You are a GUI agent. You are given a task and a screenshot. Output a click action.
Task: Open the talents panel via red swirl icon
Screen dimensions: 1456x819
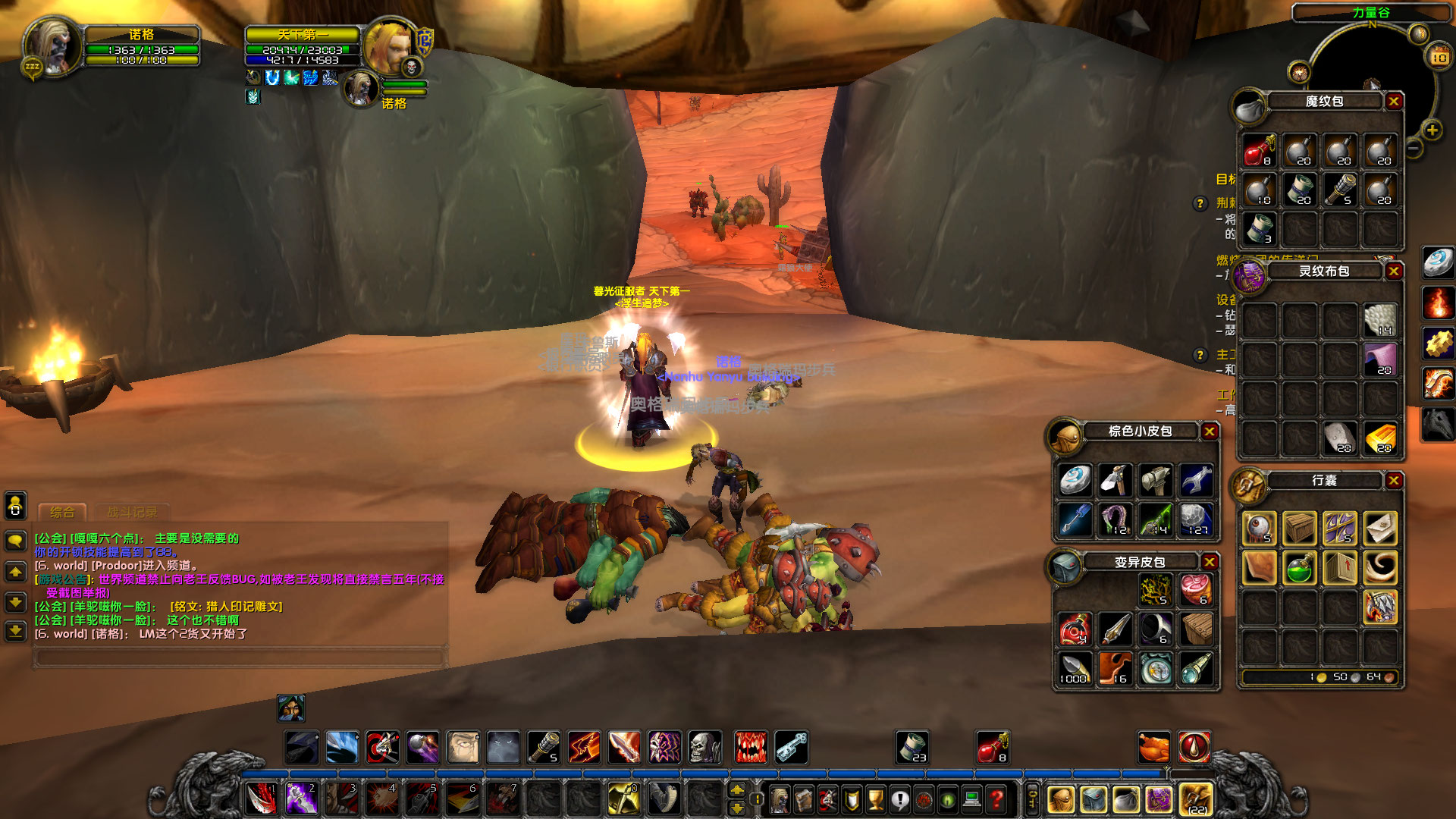point(827,799)
